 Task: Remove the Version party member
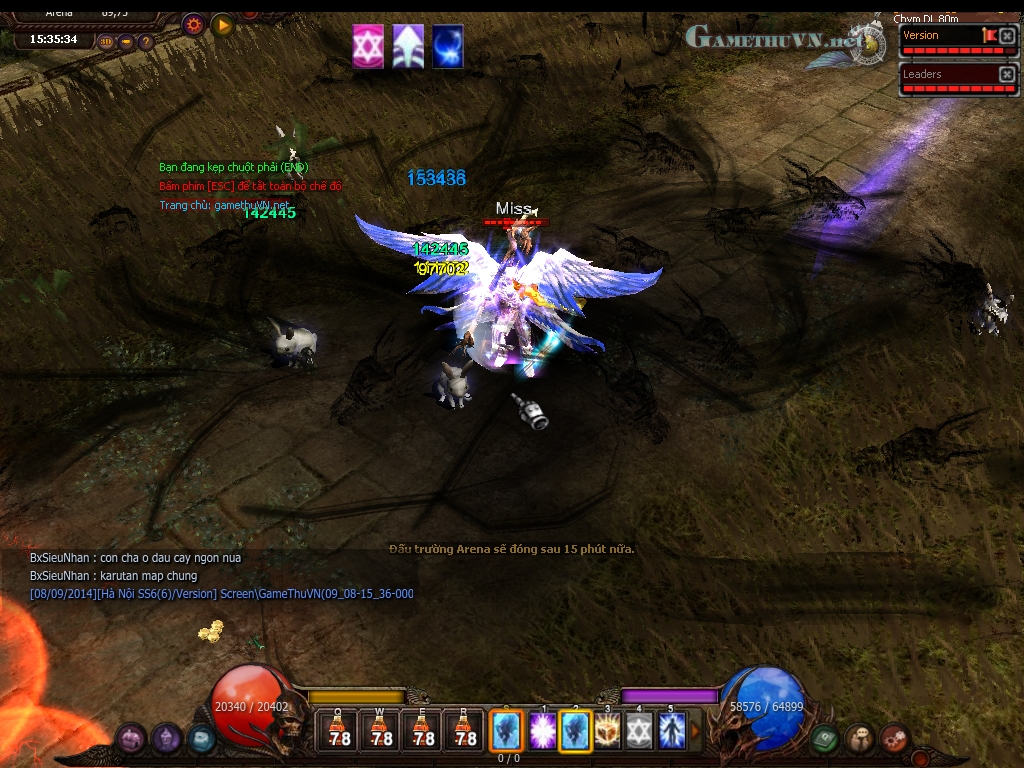point(1007,36)
